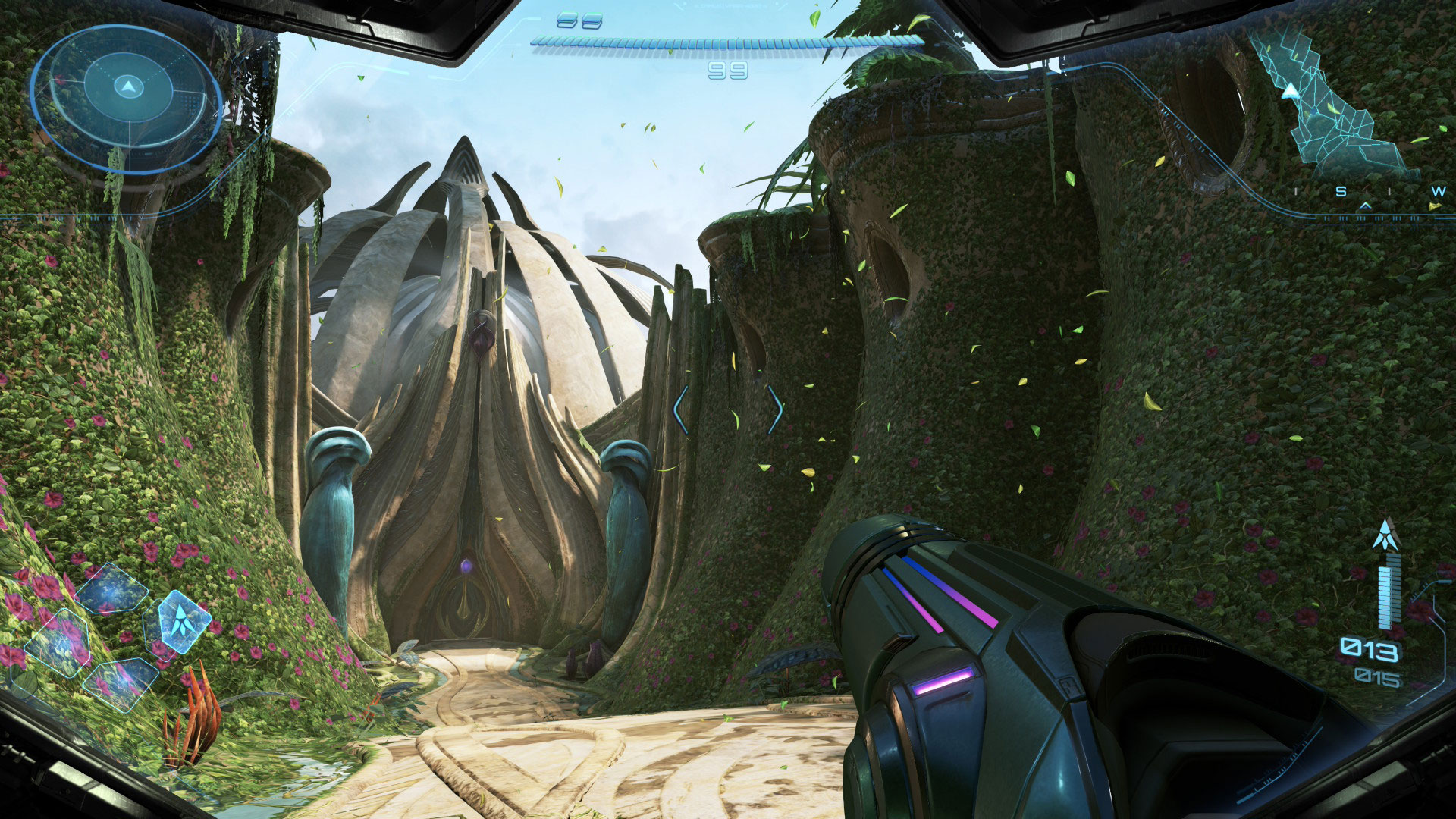This screenshot has height=819, width=1456.
Task: Click the player arrow on the minimap
Action: (1290, 92)
